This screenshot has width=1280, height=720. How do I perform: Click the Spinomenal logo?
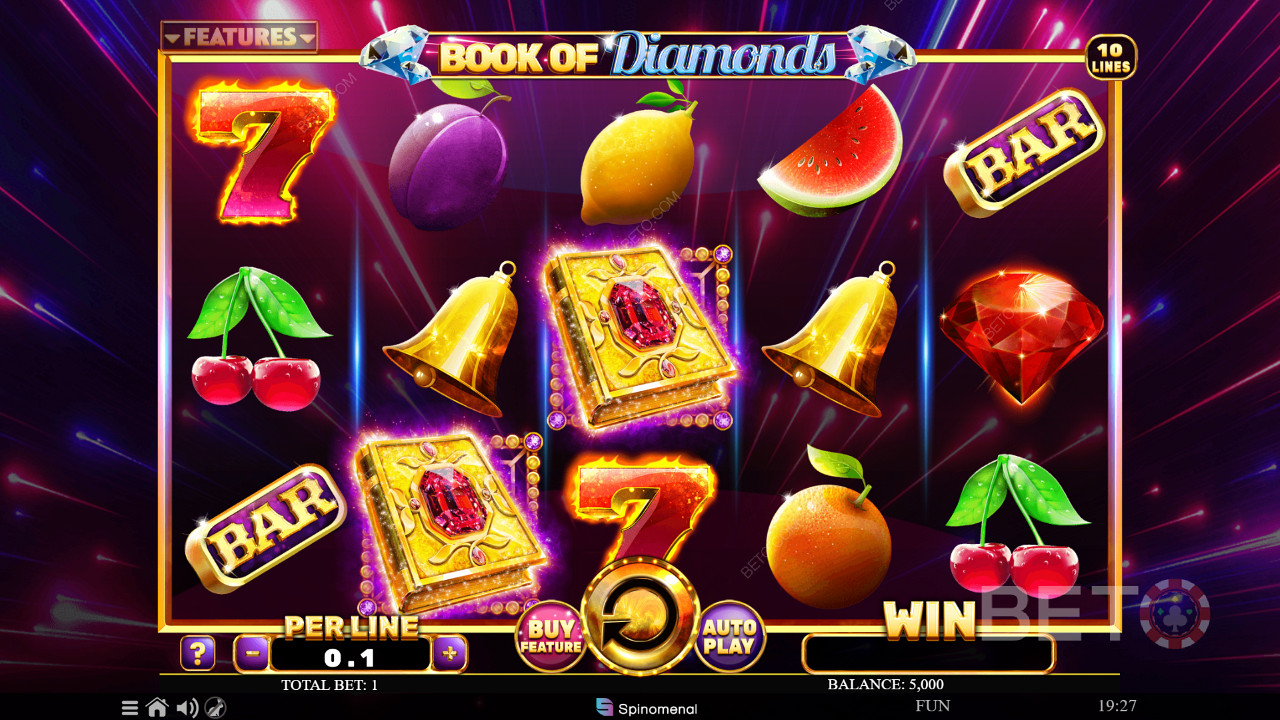(646, 708)
